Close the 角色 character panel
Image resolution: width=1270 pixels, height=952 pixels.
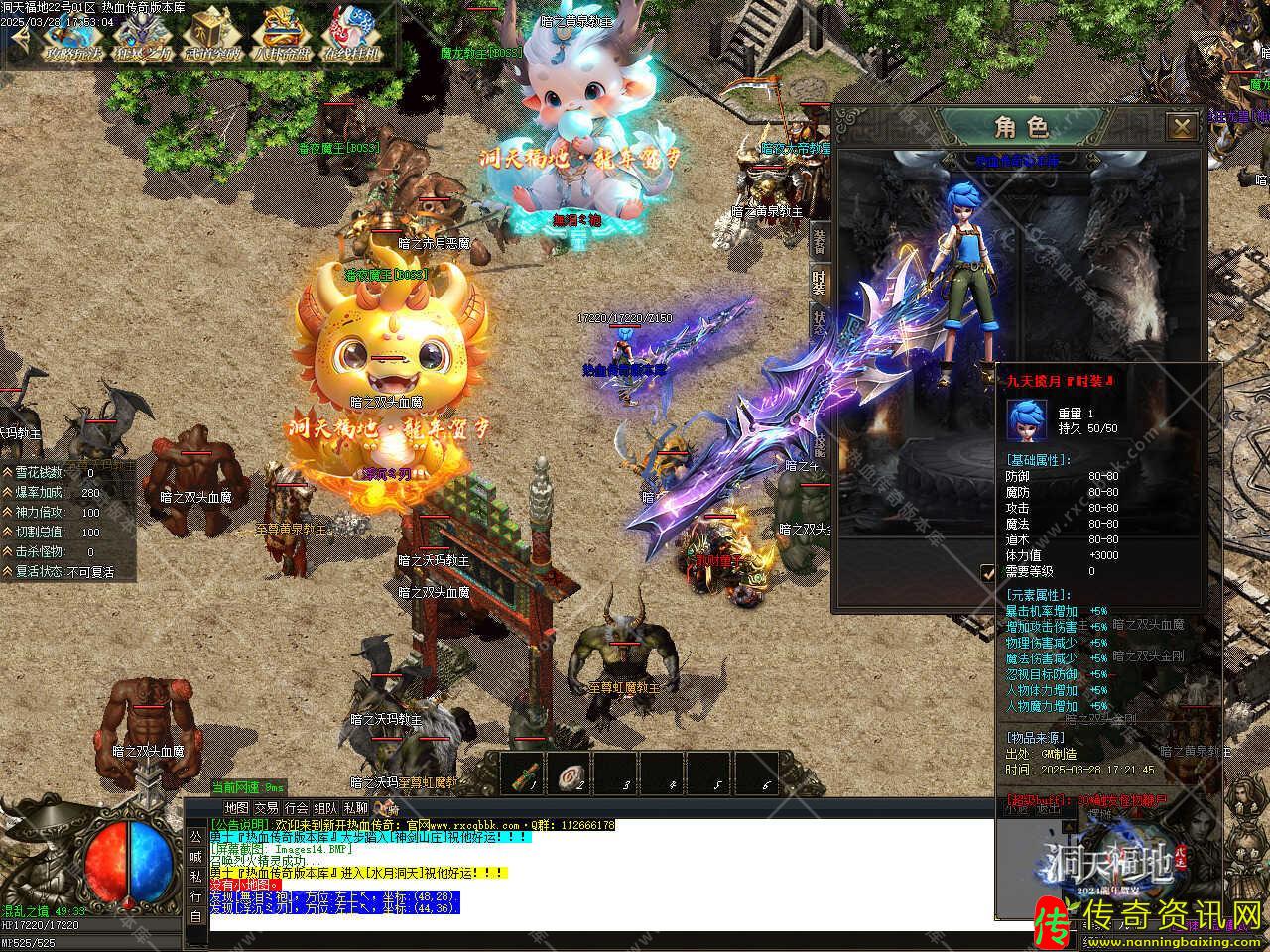pyautogui.click(x=1181, y=127)
